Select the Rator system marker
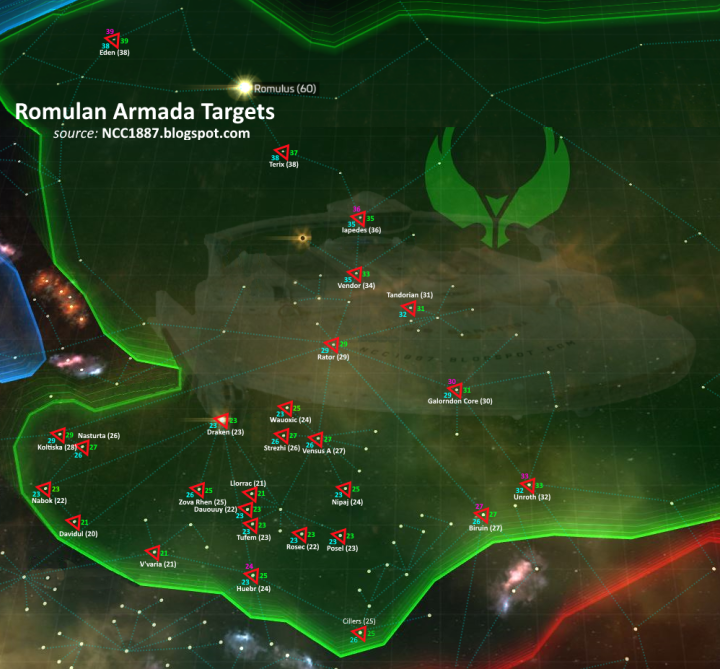 tap(331, 345)
